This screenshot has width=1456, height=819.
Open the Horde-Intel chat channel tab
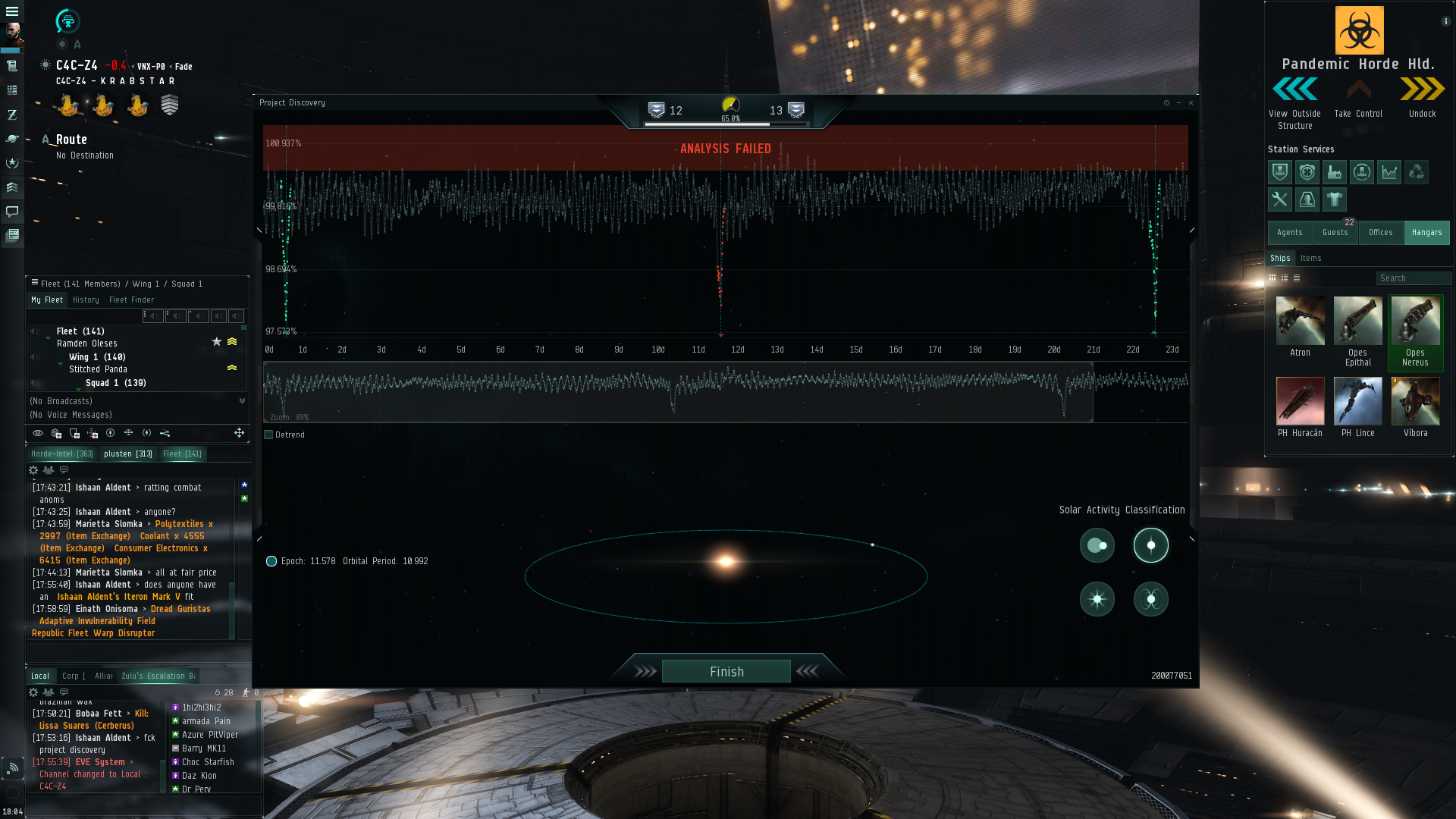tap(61, 454)
